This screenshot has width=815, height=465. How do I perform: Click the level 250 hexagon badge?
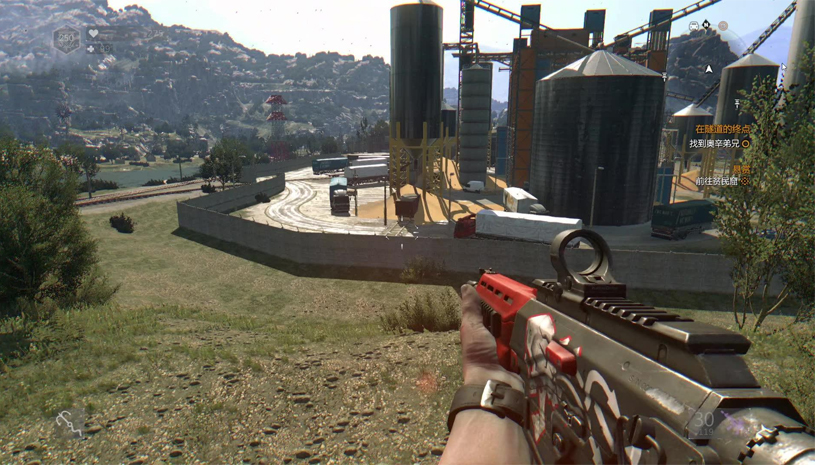(x=67, y=40)
